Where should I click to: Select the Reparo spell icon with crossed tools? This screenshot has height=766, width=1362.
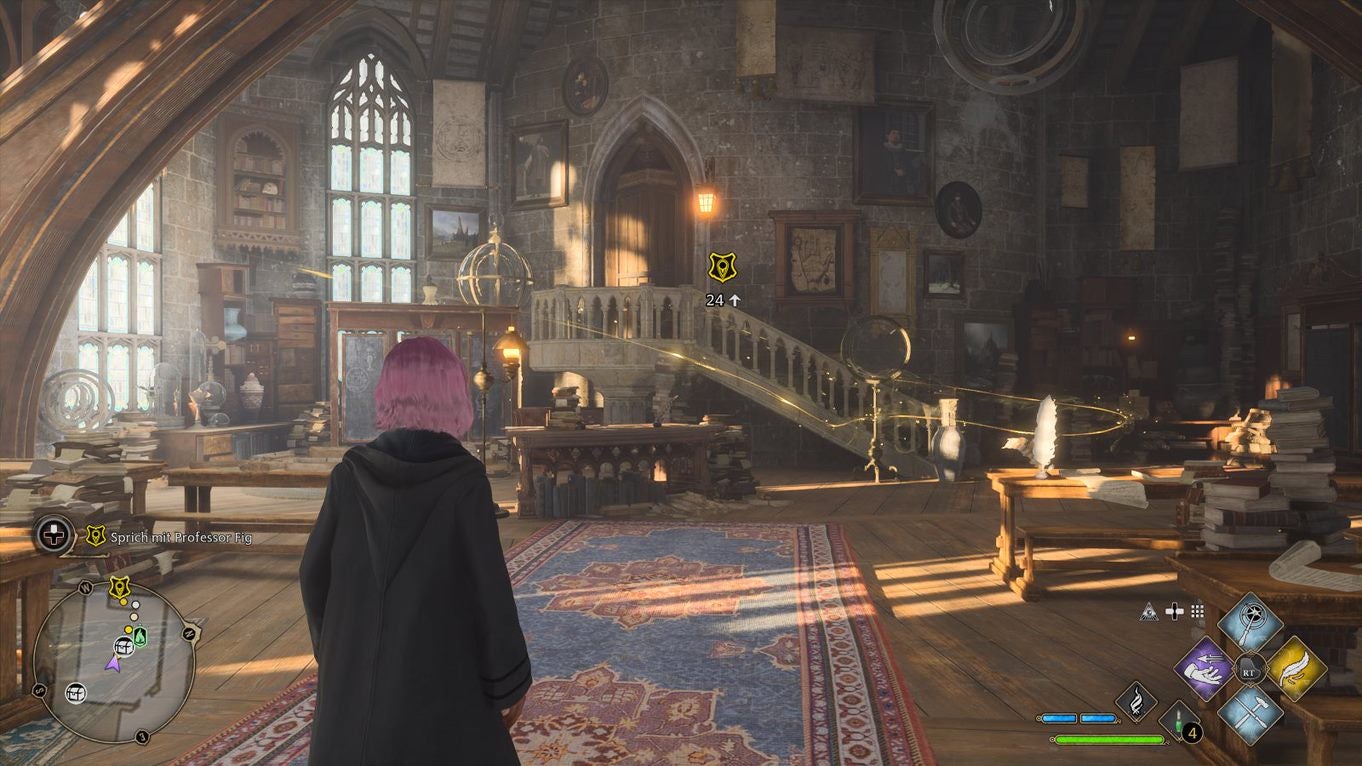pyautogui.click(x=1252, y=711)
